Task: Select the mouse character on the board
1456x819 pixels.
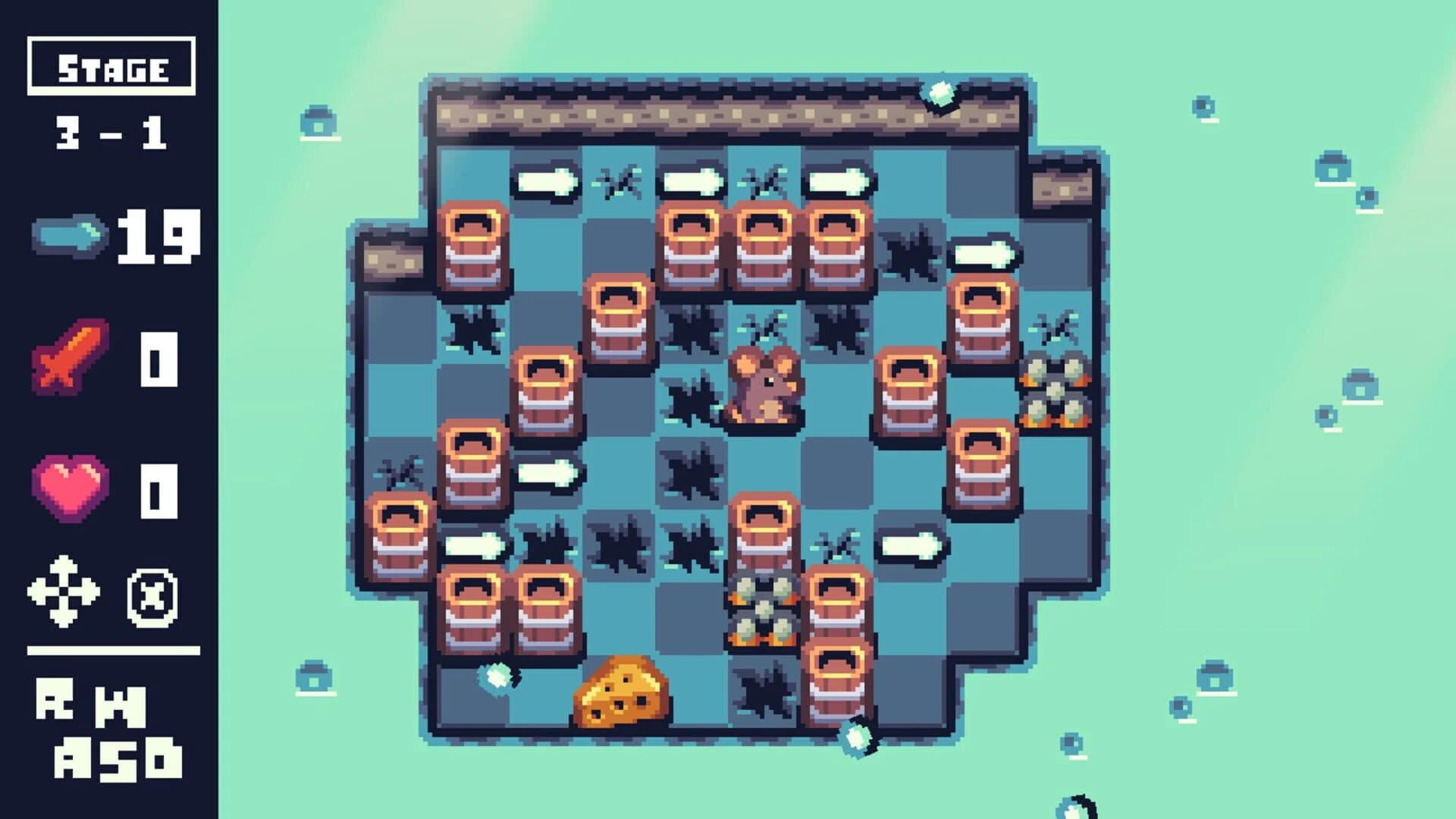Action: point(766,391)
